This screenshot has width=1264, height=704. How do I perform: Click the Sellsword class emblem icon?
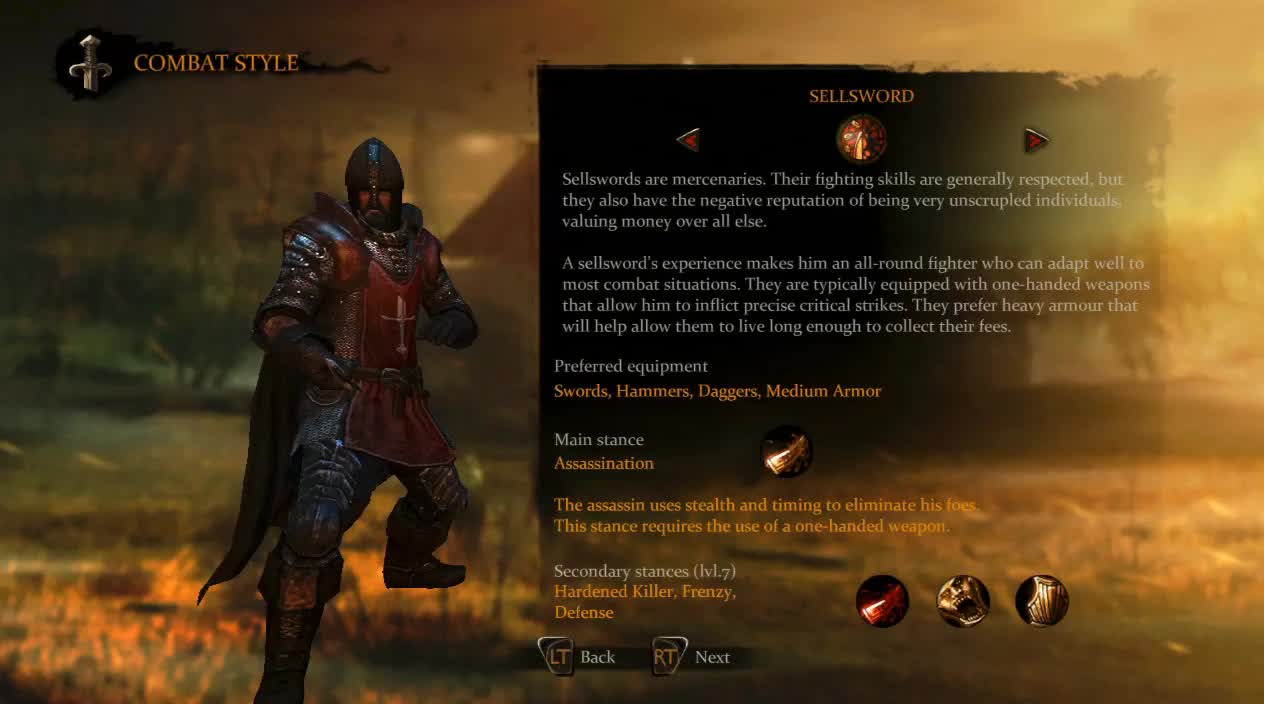[861, 139]
